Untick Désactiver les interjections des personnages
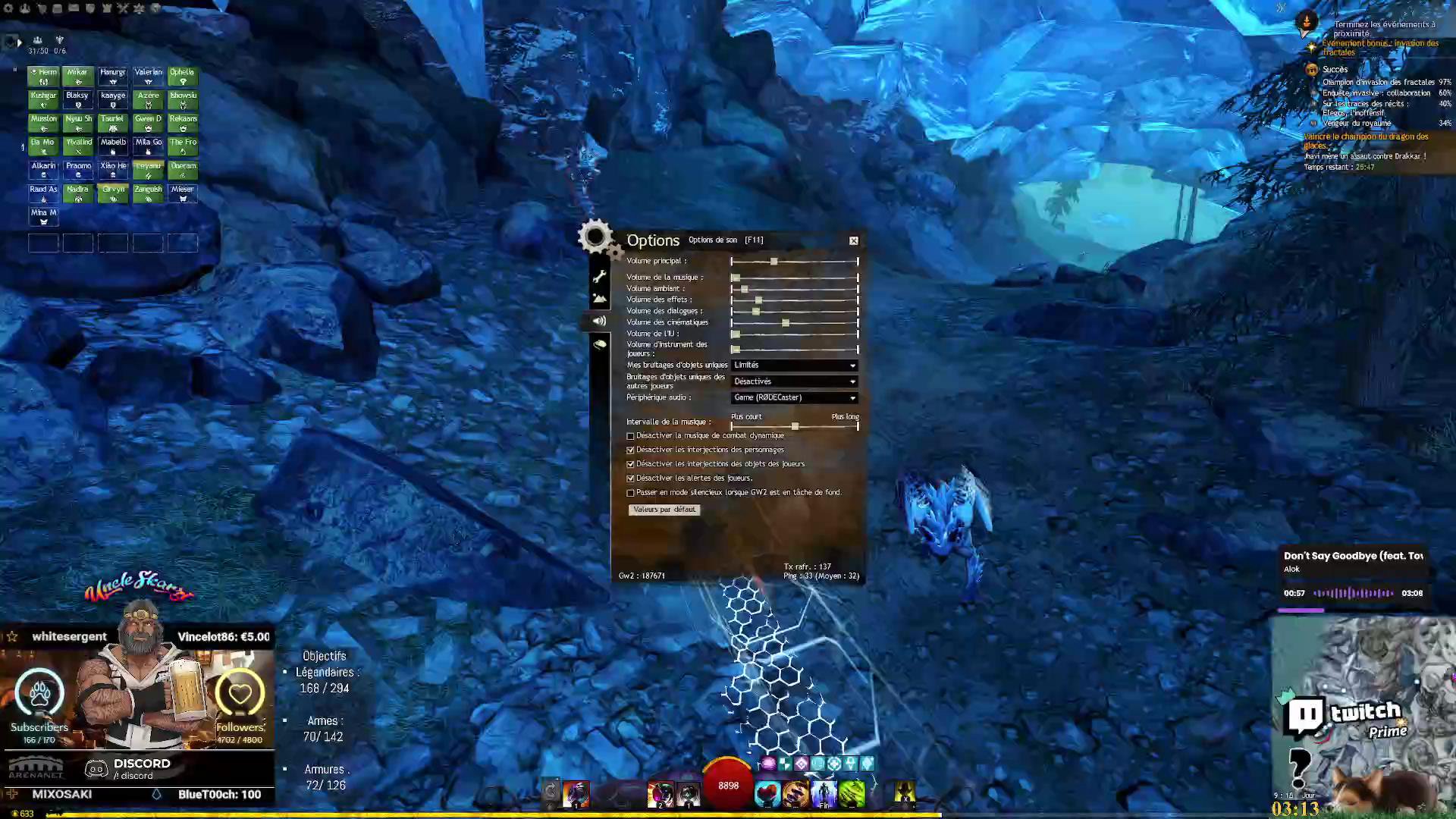The height and width of the screenshot is (819, 1456). click(x=631, y=450)
